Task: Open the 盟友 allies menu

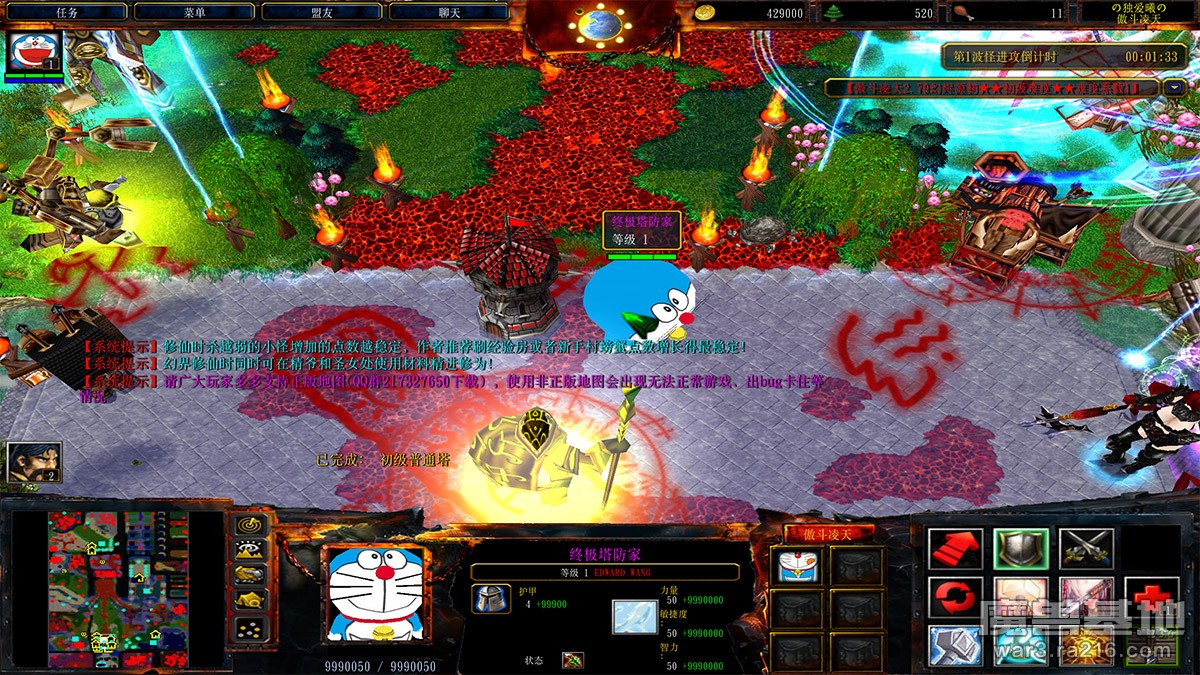Action: click(x=322, y=12)
